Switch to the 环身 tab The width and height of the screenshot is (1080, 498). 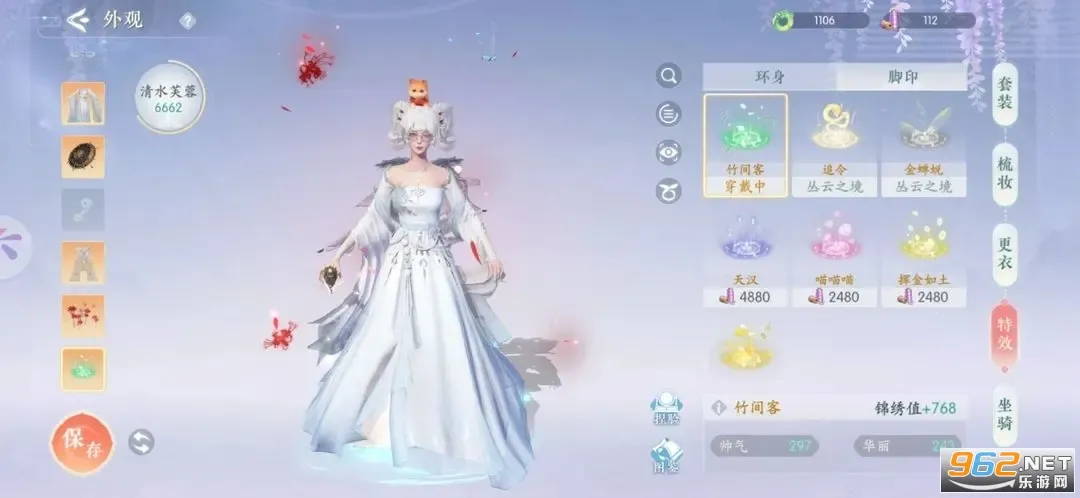tap(769, 77)
